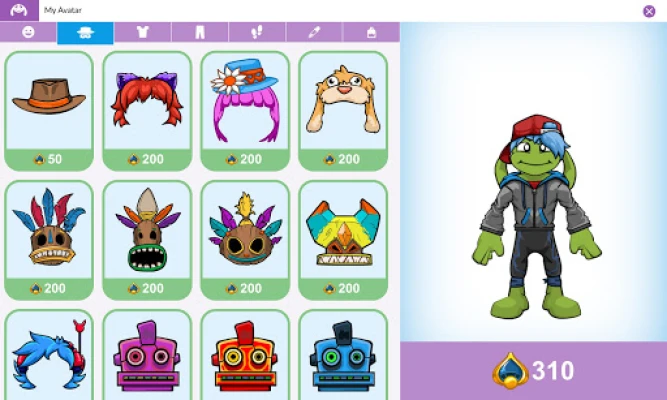The height and width of the screenshot is (400, 667).
Task: Select the hat category tab
Action: [85, 32]
